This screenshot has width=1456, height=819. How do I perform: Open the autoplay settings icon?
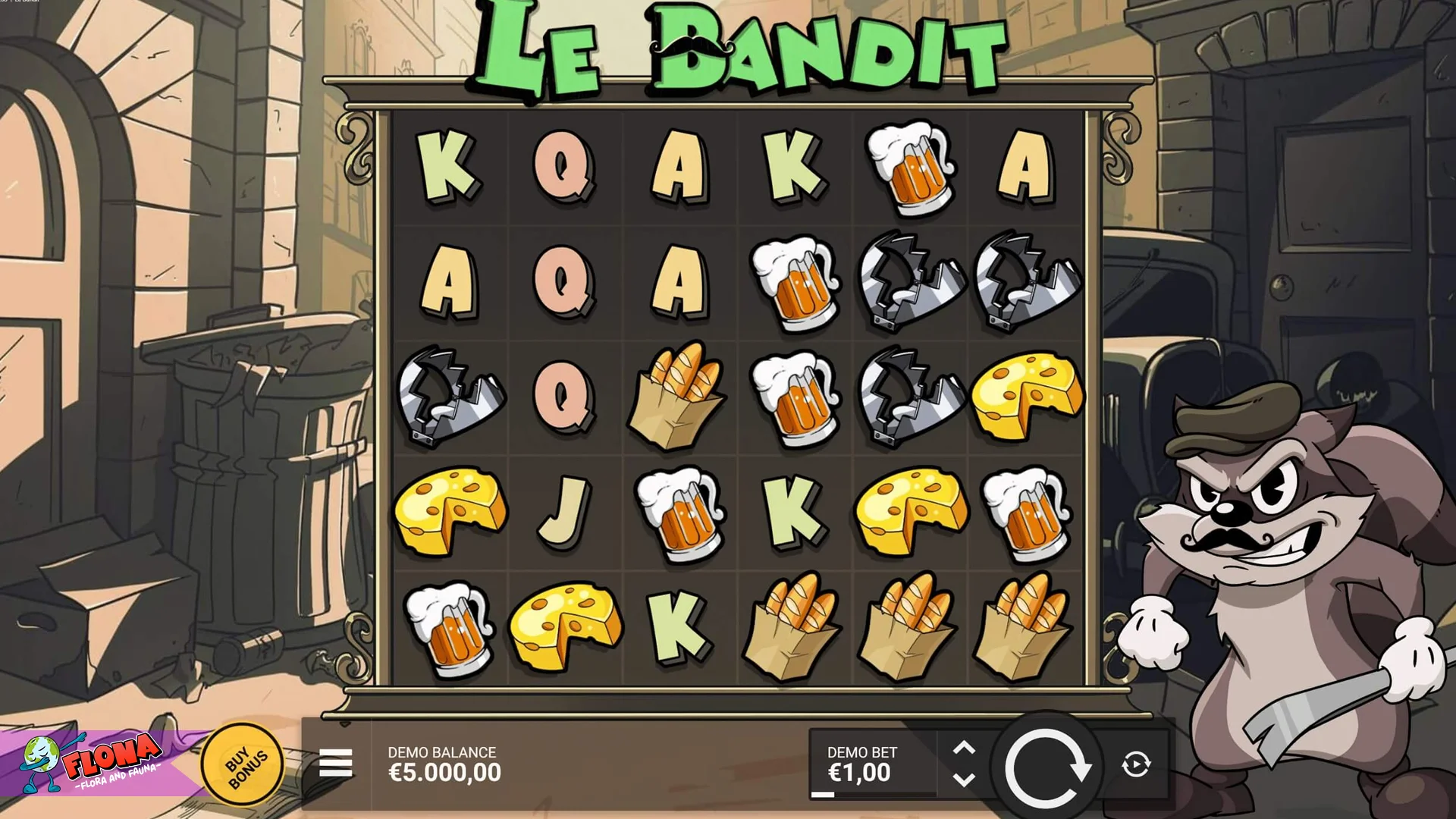[x=1134, y=762]
